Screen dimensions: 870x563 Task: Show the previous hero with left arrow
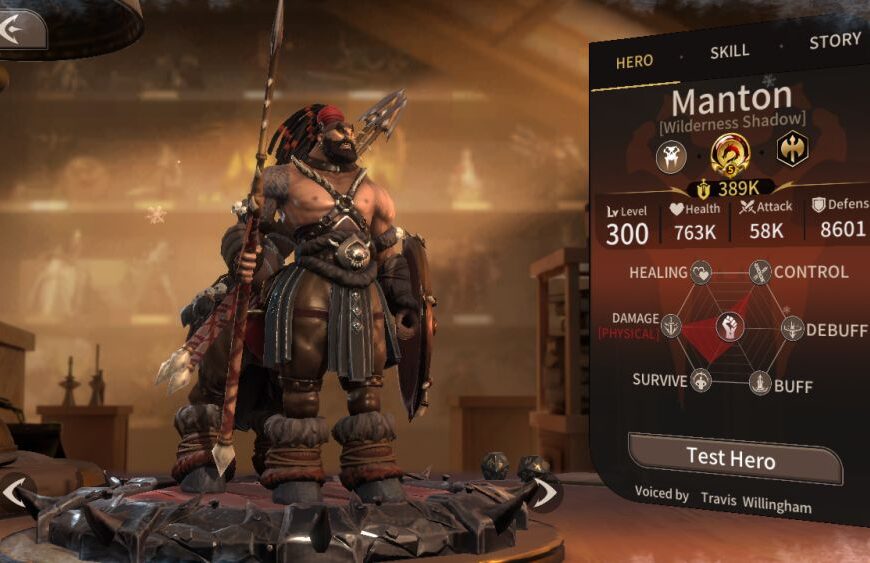tap(14, 492)
